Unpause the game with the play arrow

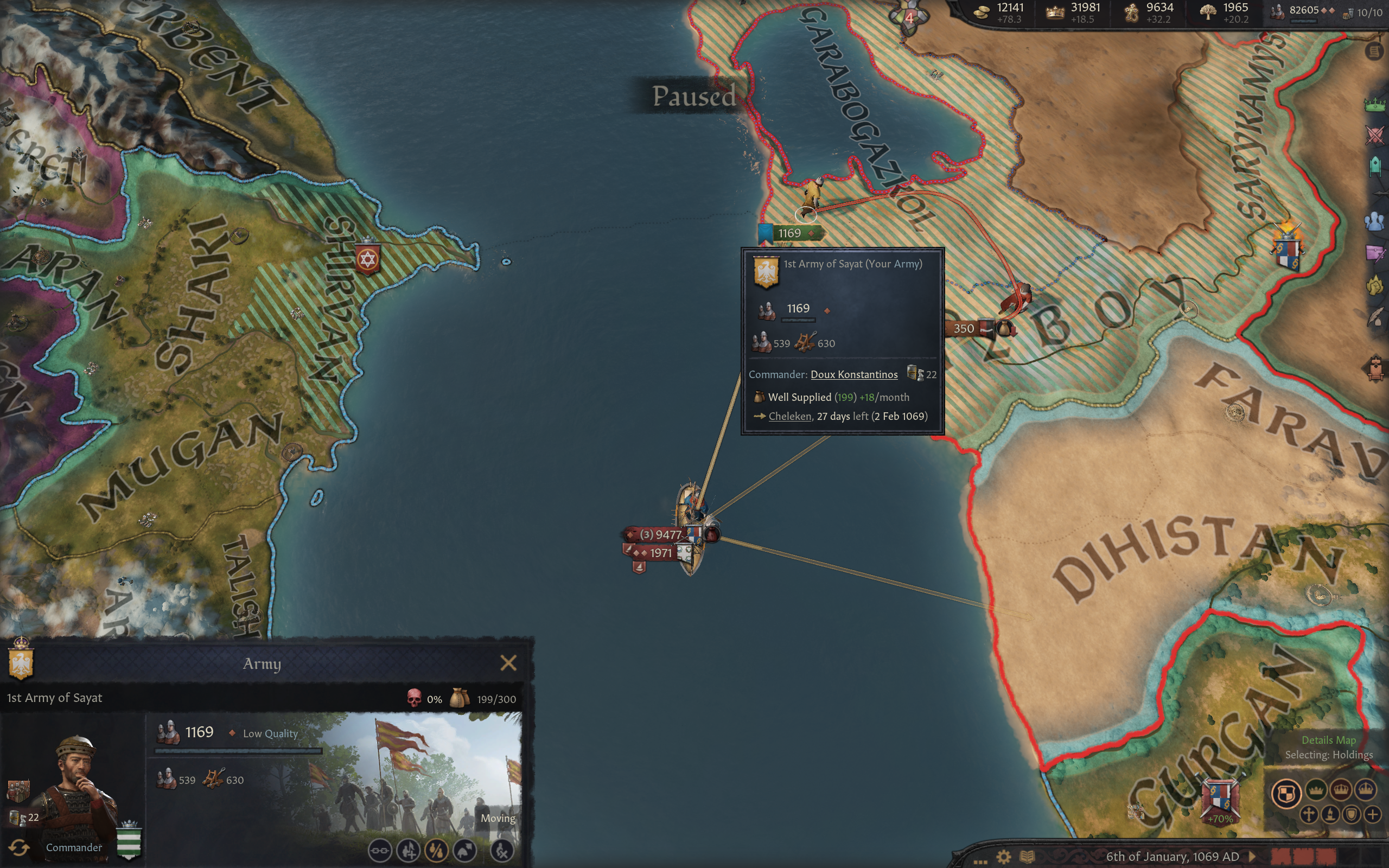click(x=1253, y=857)
